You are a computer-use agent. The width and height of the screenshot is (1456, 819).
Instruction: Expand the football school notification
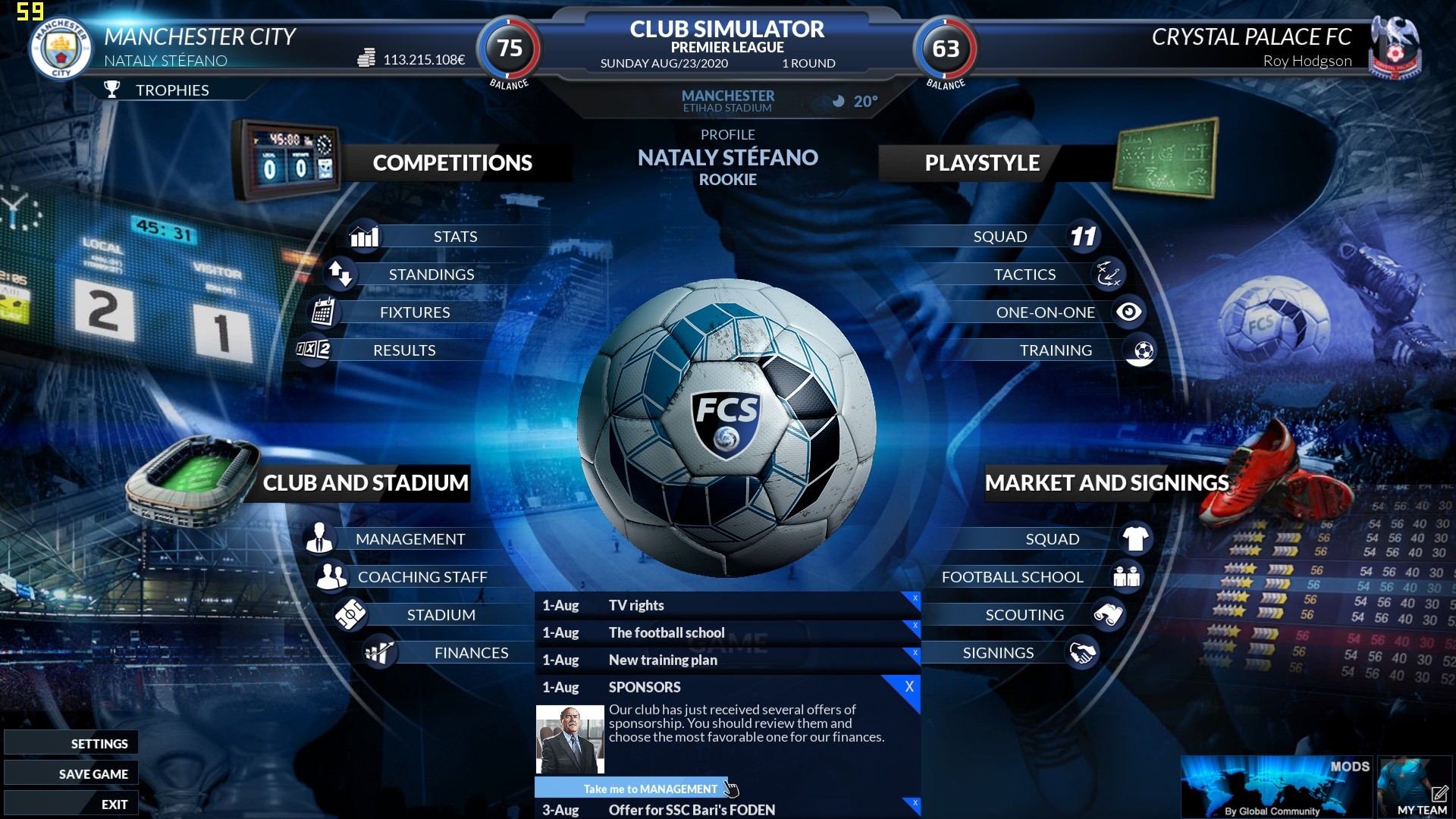(682, 632)
